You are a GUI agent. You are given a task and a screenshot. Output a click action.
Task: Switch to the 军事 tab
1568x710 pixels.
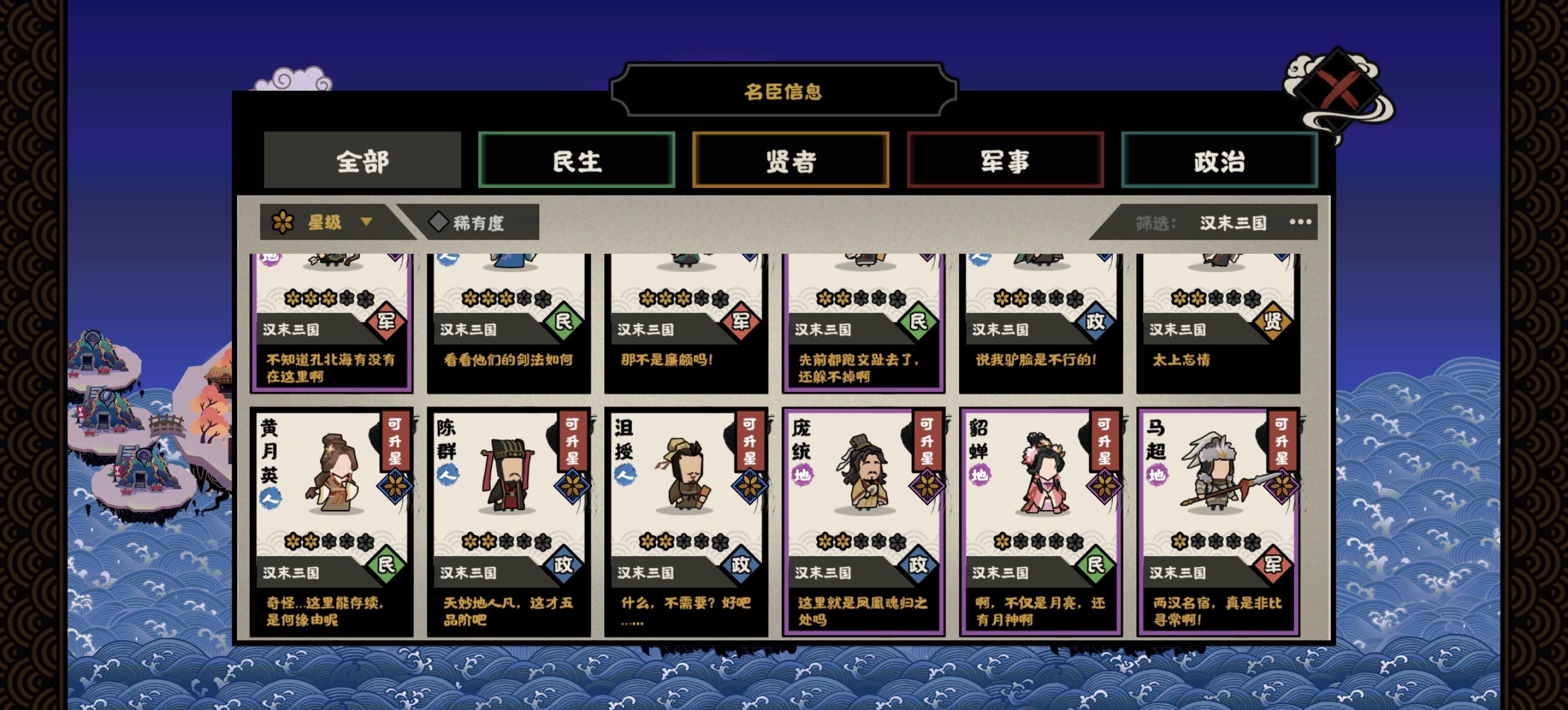(x=1006, y=162)
